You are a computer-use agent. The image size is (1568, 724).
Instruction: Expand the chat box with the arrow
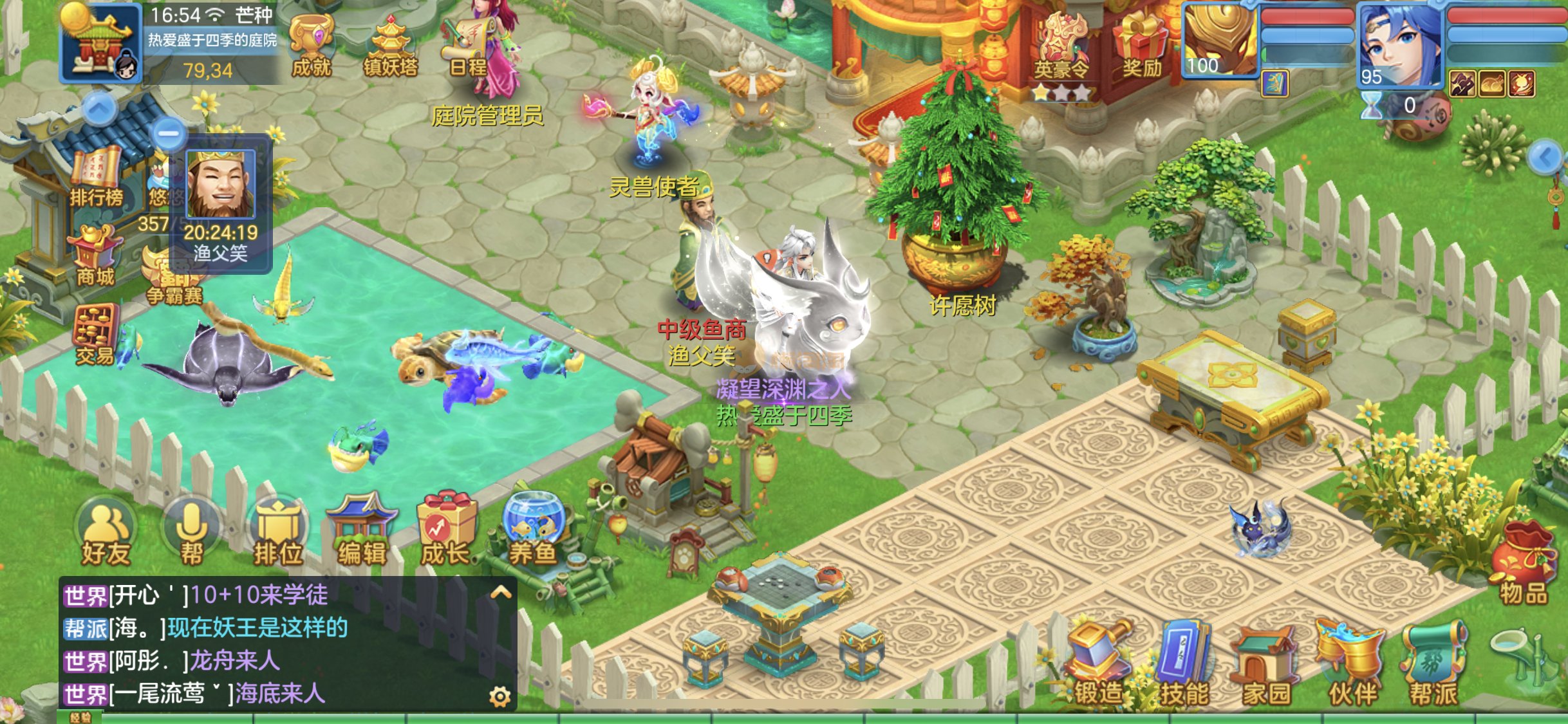pyautogui.click(x=501, y=593)
